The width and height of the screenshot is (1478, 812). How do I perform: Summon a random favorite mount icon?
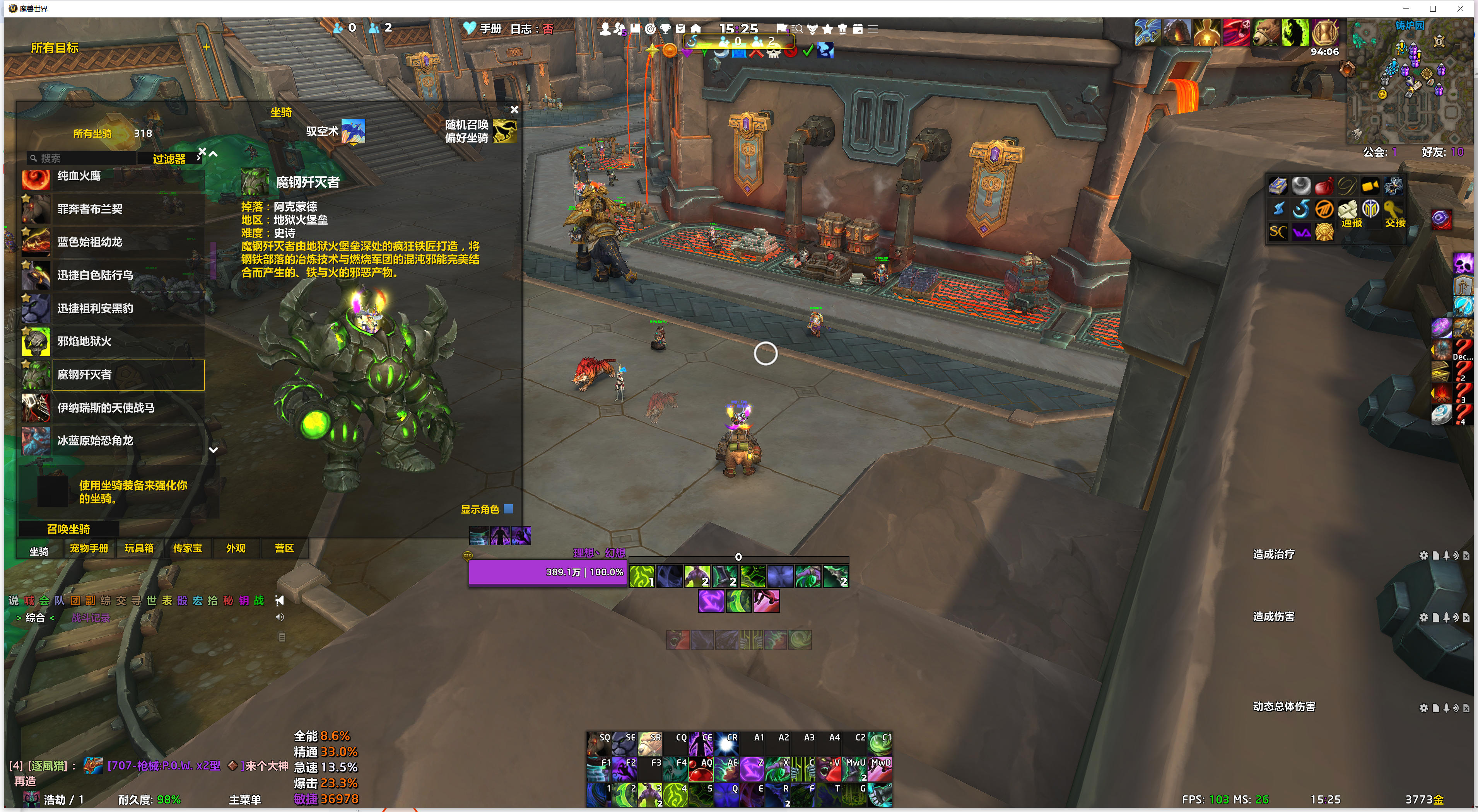coord(504,131)
